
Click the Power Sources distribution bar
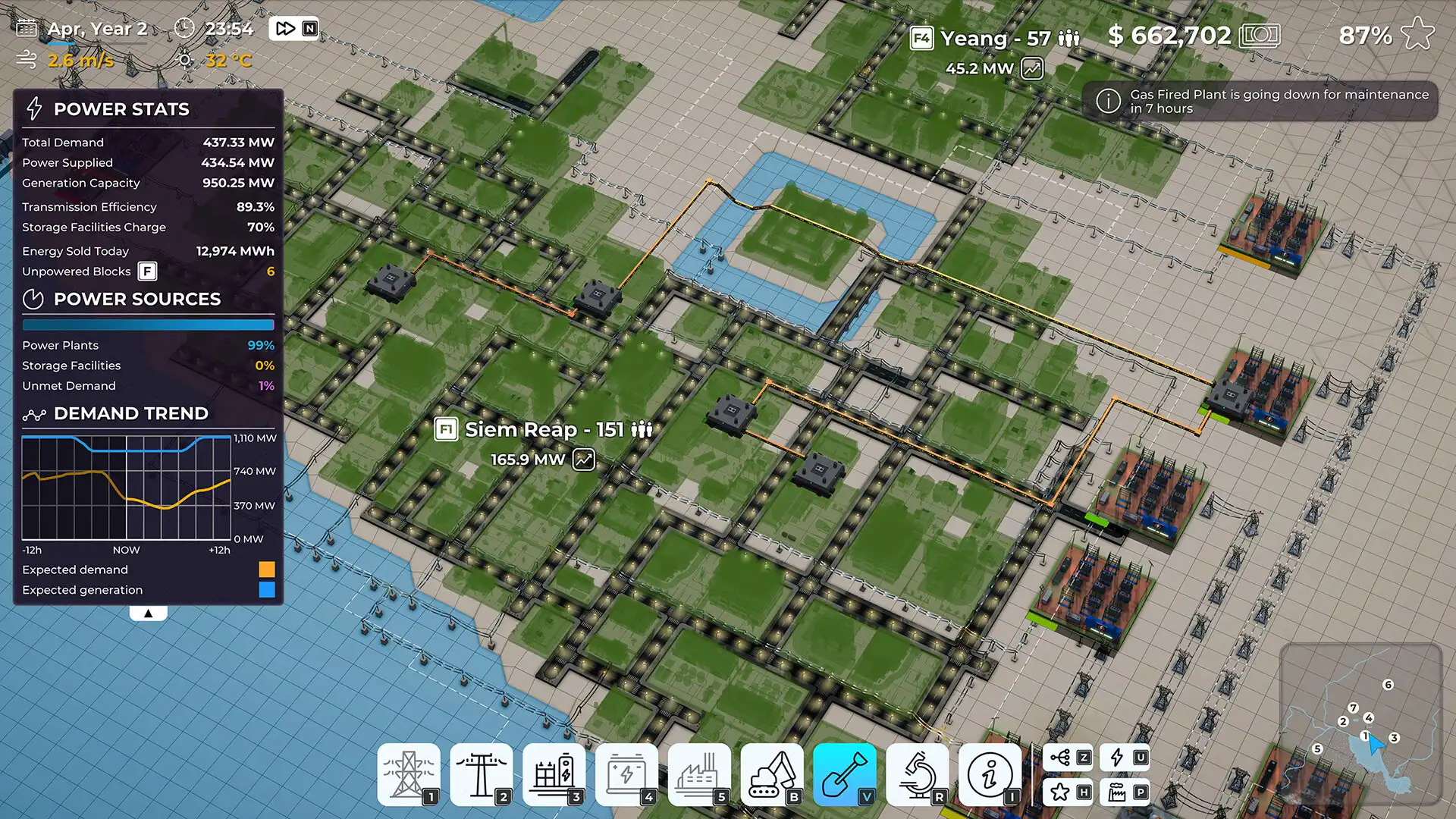pyautogui.click(x=149, y=325)
